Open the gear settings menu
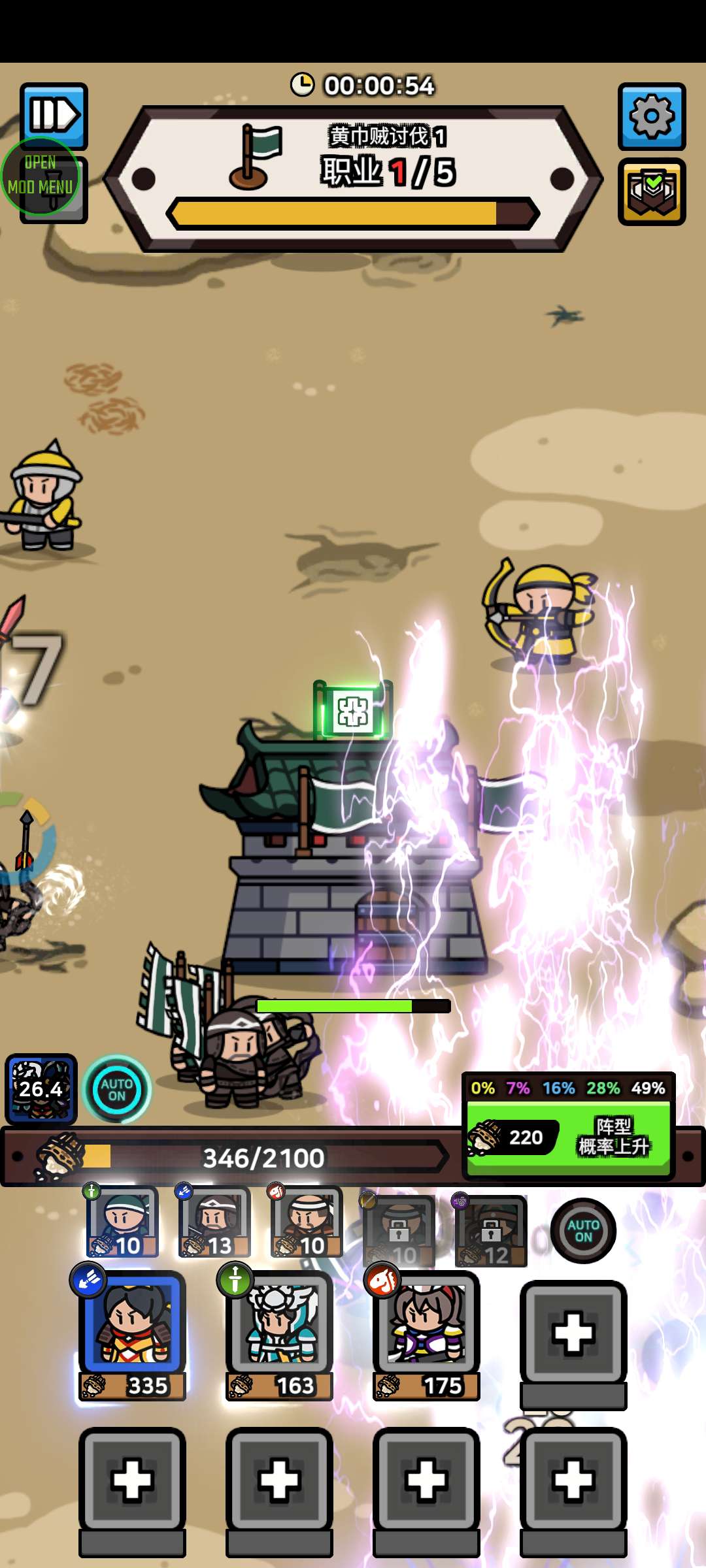Screen dimensions: 706x1568 tap(651, 116)
